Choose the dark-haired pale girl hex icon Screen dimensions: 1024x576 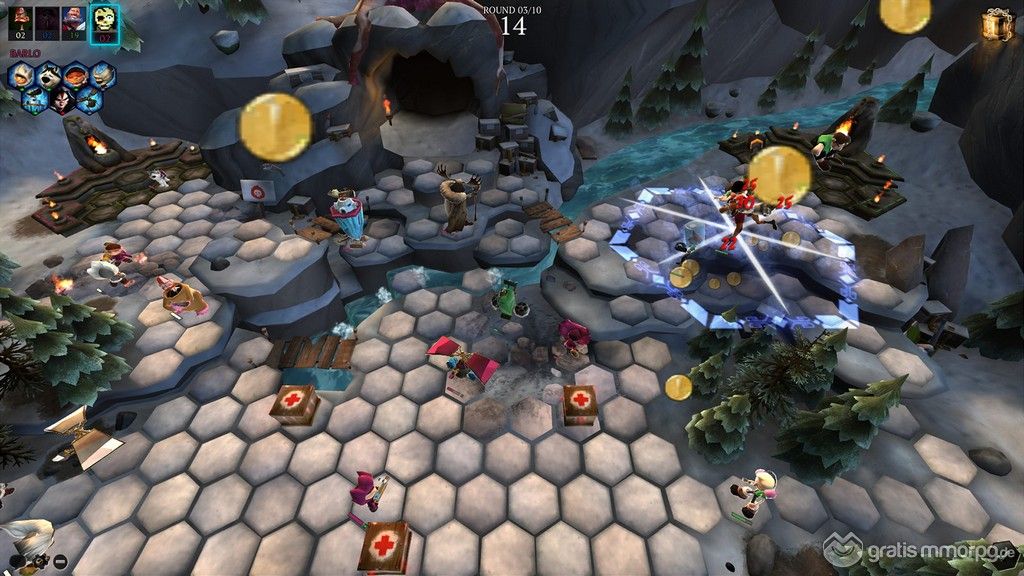coord(62,101)
